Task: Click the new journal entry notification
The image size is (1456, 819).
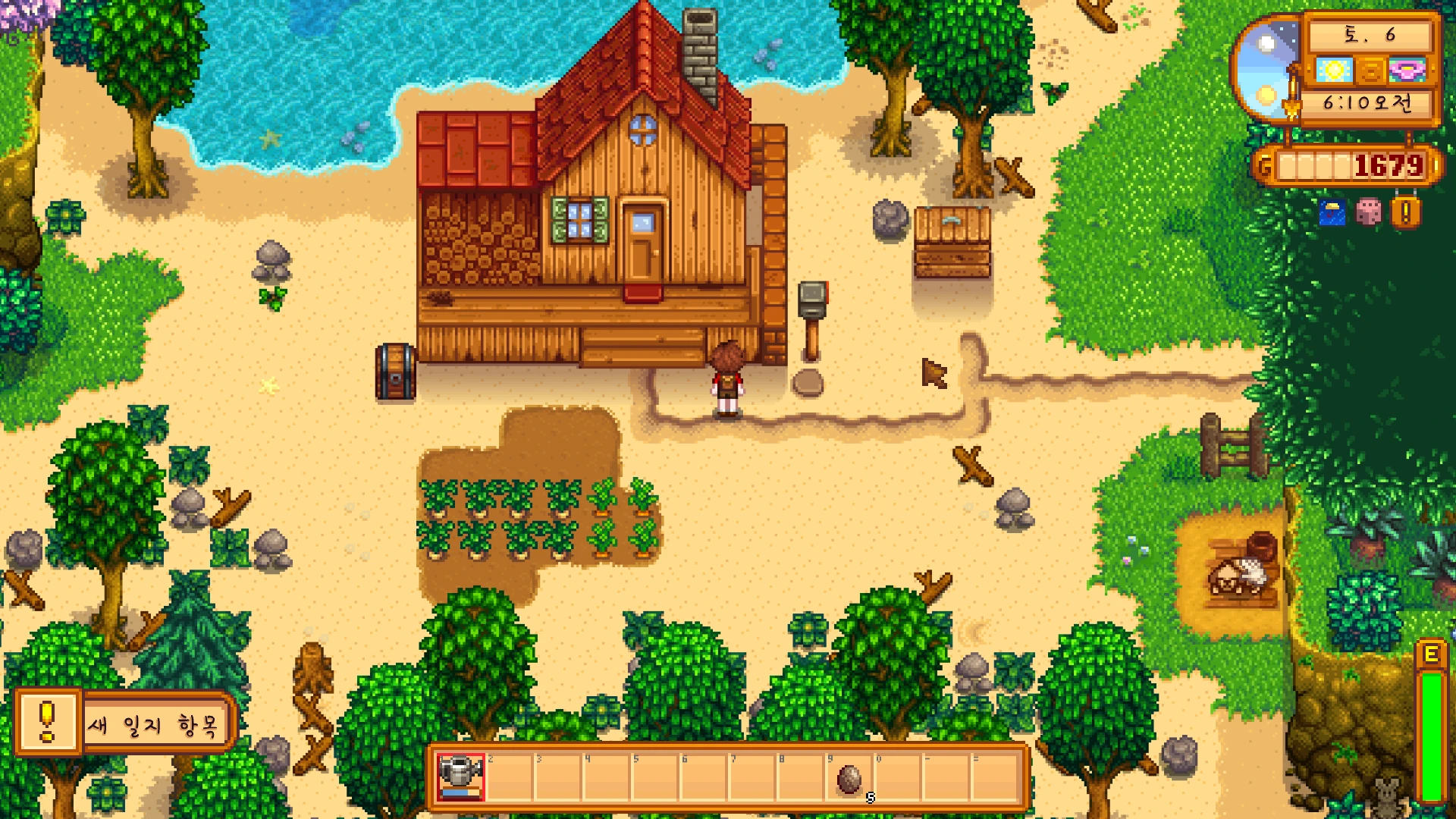Action: (126, 723)
